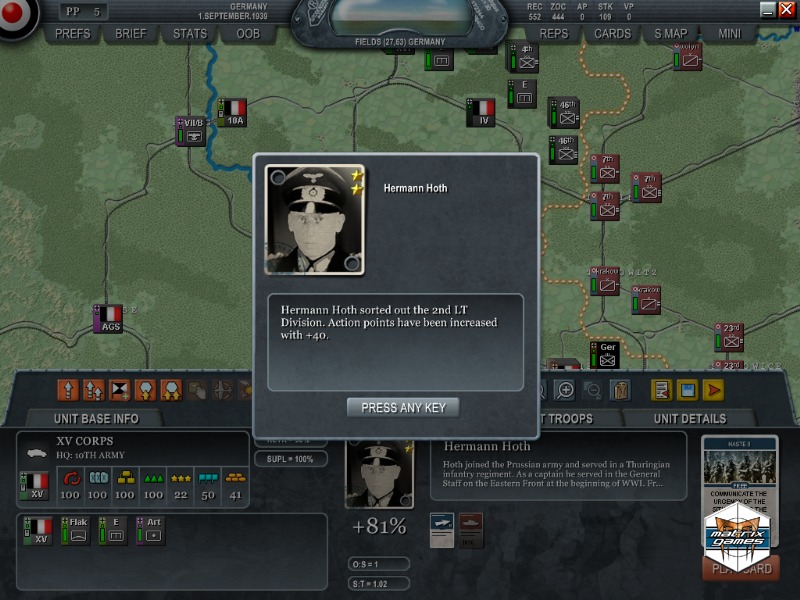Open the S.MAP strategic map

pyautogui.click(x=671, y=33)
